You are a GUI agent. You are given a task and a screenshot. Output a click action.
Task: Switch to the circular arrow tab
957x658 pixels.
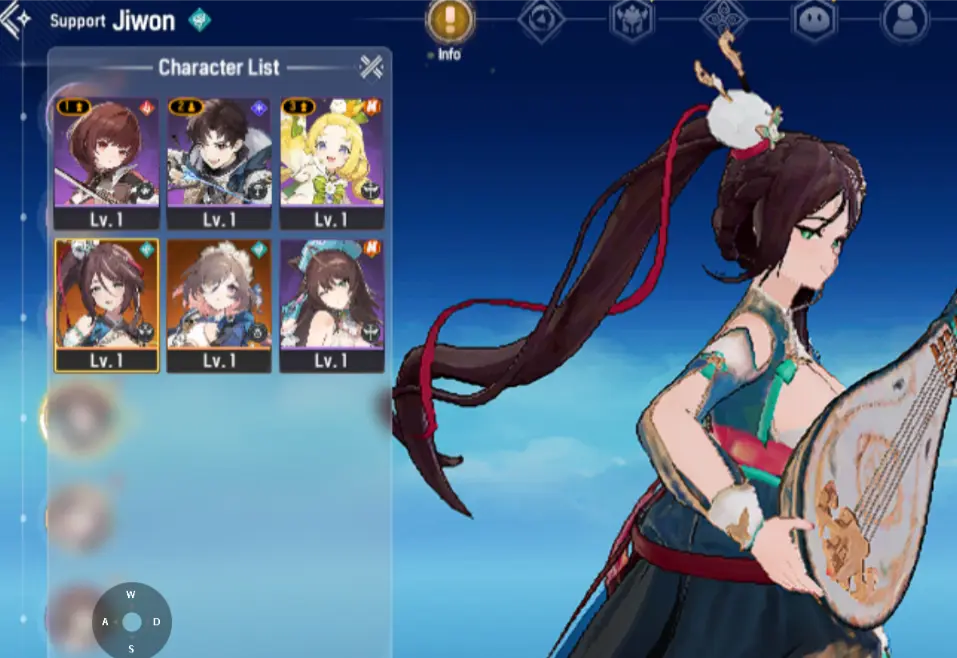point(541,20)
